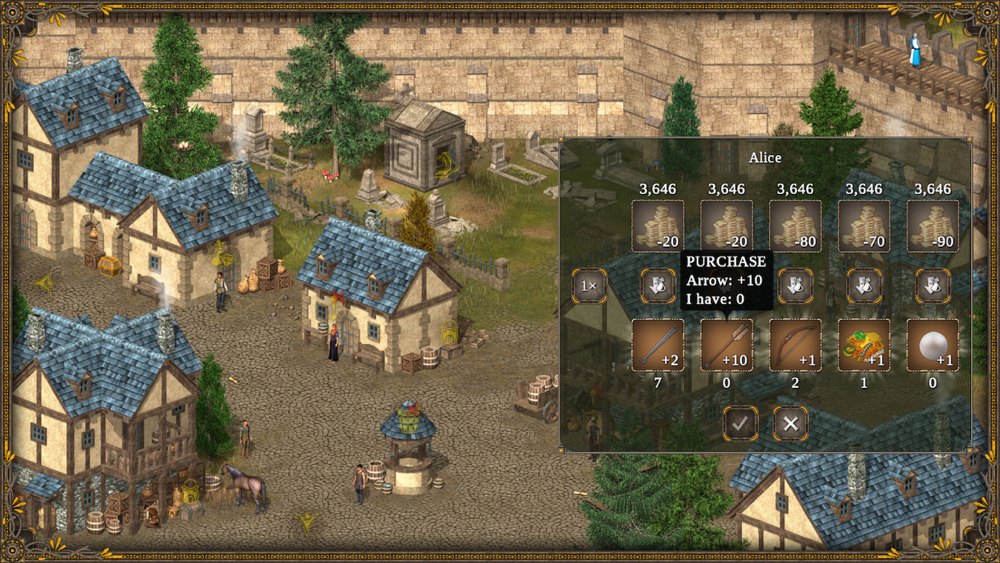Confirm the trade with the checkmark button
This screenshot has width=1000, height=563.
click(740, 423)
